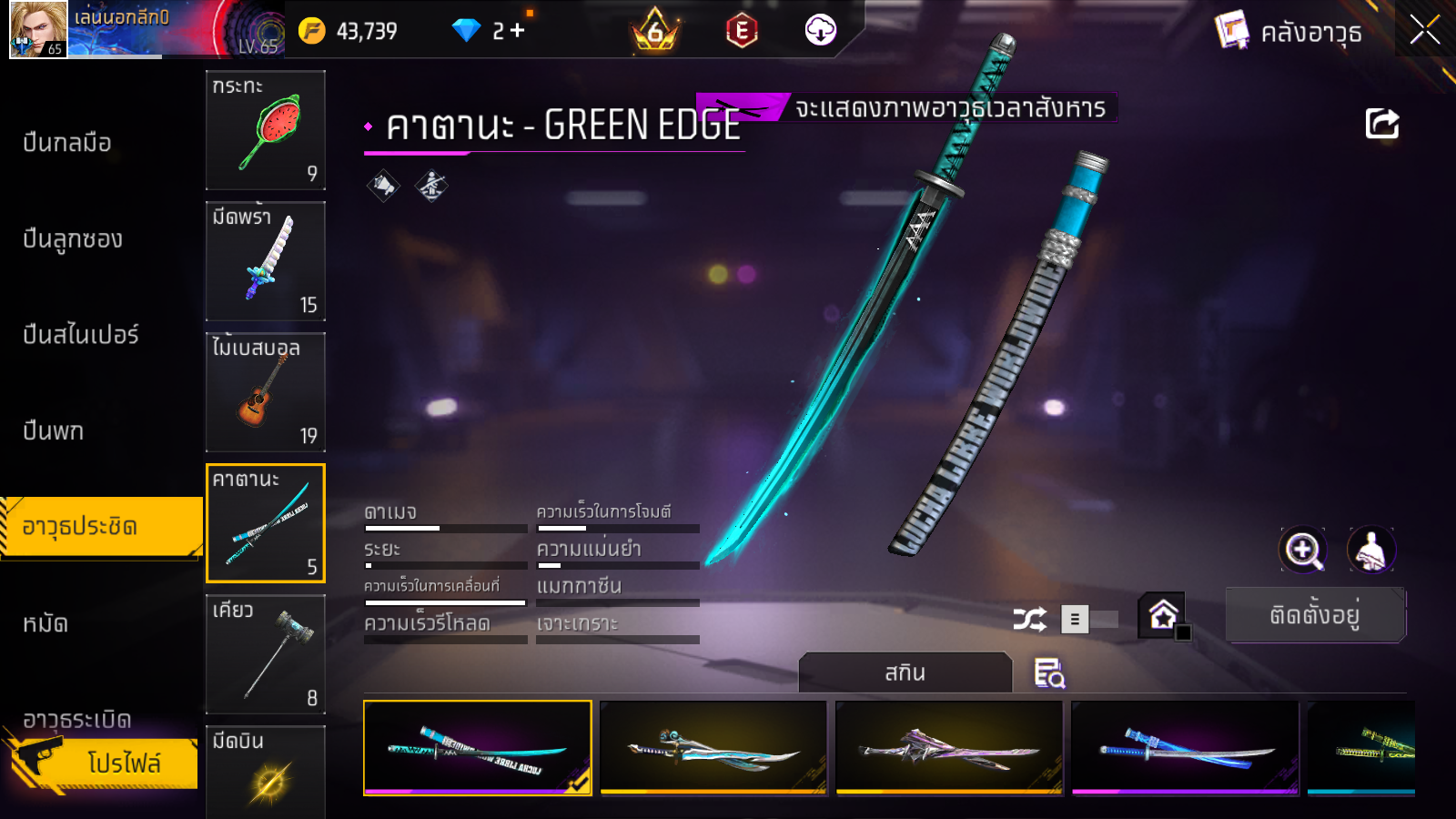Select the เคียว scythe weapon
The image size is (1456, 819).
tap(266, 654)
